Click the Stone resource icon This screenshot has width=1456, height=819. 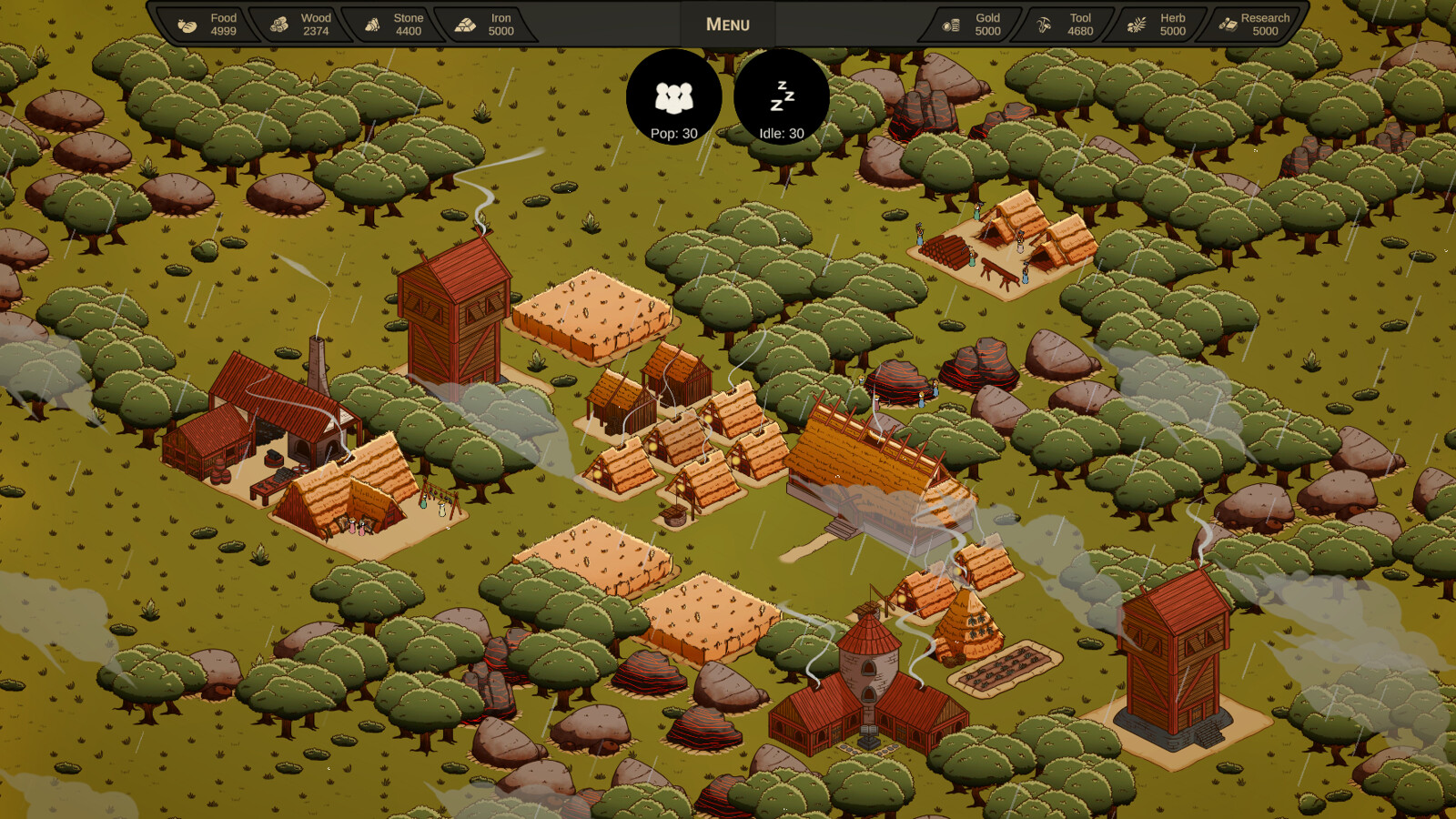[x=372, y=25]
